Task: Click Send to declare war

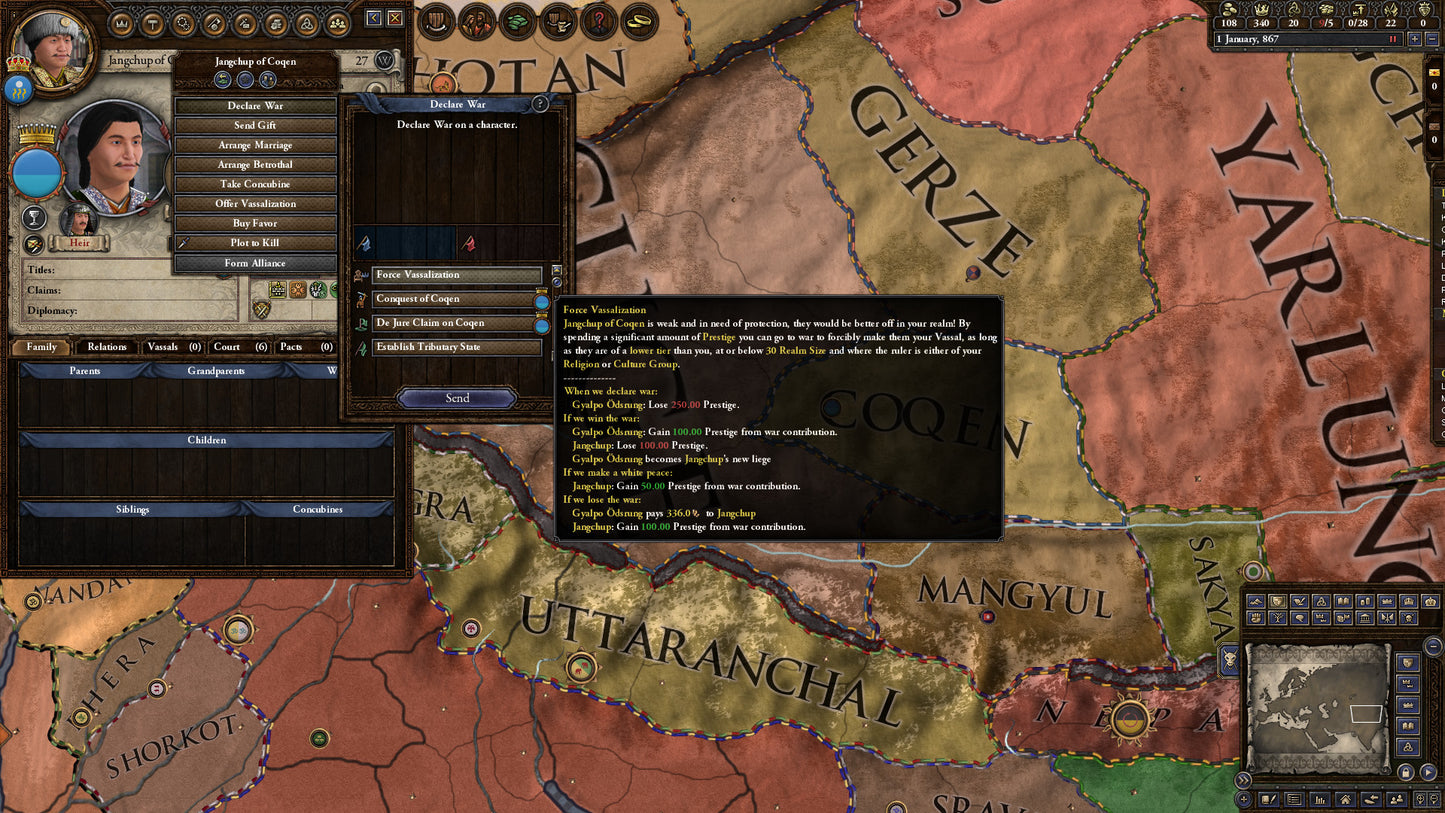Action: 455,397
